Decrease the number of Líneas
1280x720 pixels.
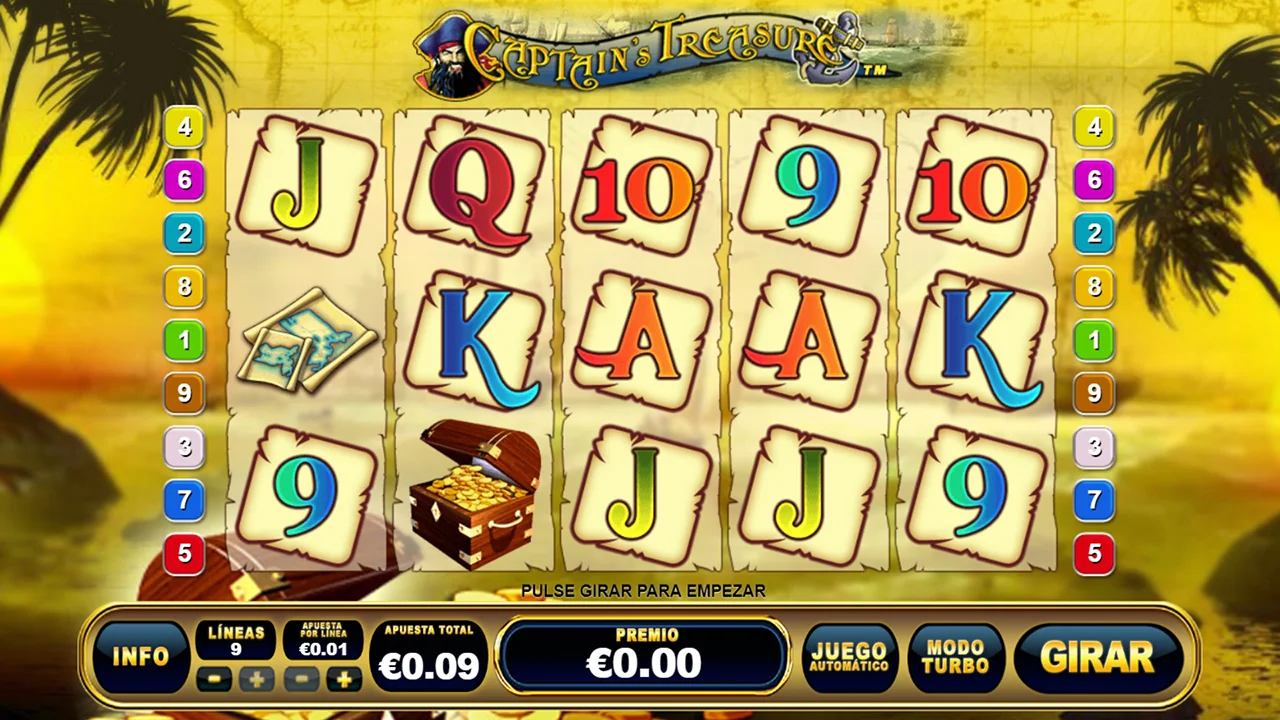click(213, 680)
